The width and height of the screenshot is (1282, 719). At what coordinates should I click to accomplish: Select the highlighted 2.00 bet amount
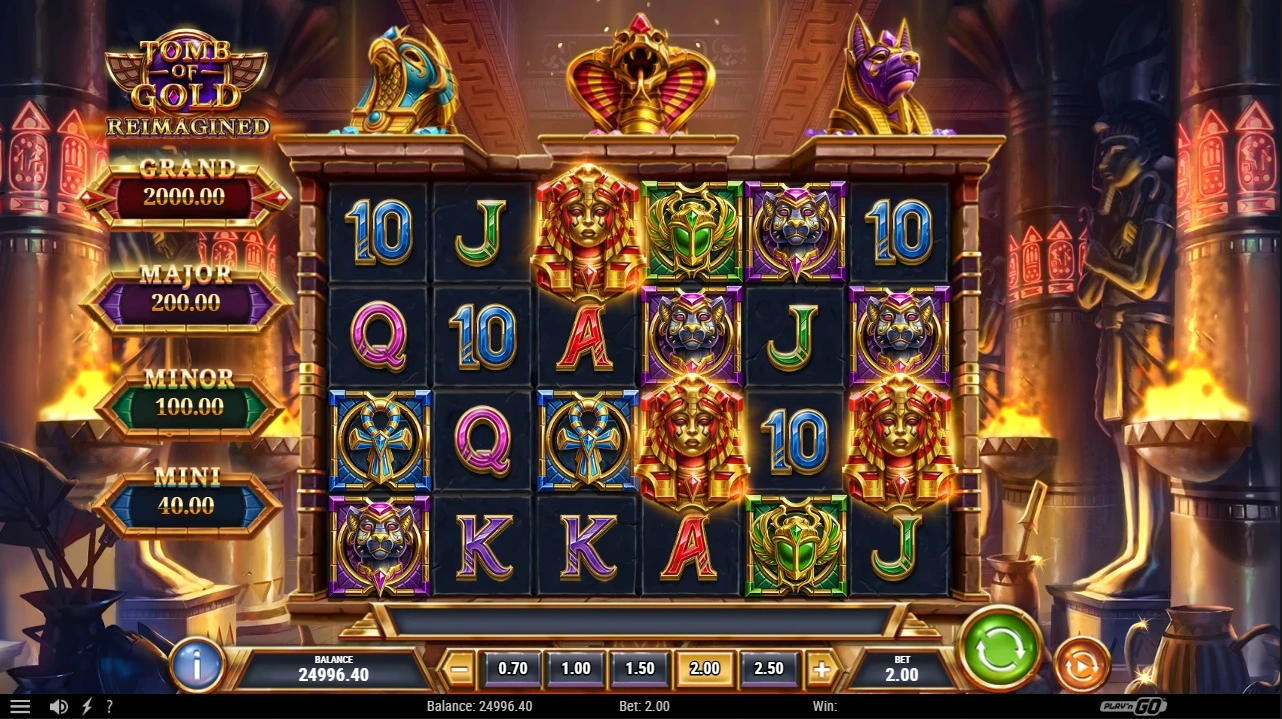[704, 668]
